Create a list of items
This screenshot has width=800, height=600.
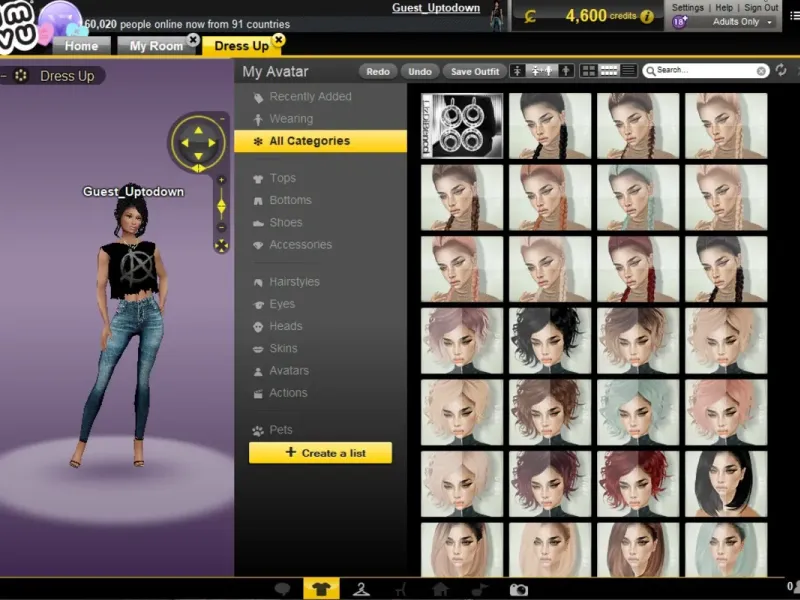point(320,453)
